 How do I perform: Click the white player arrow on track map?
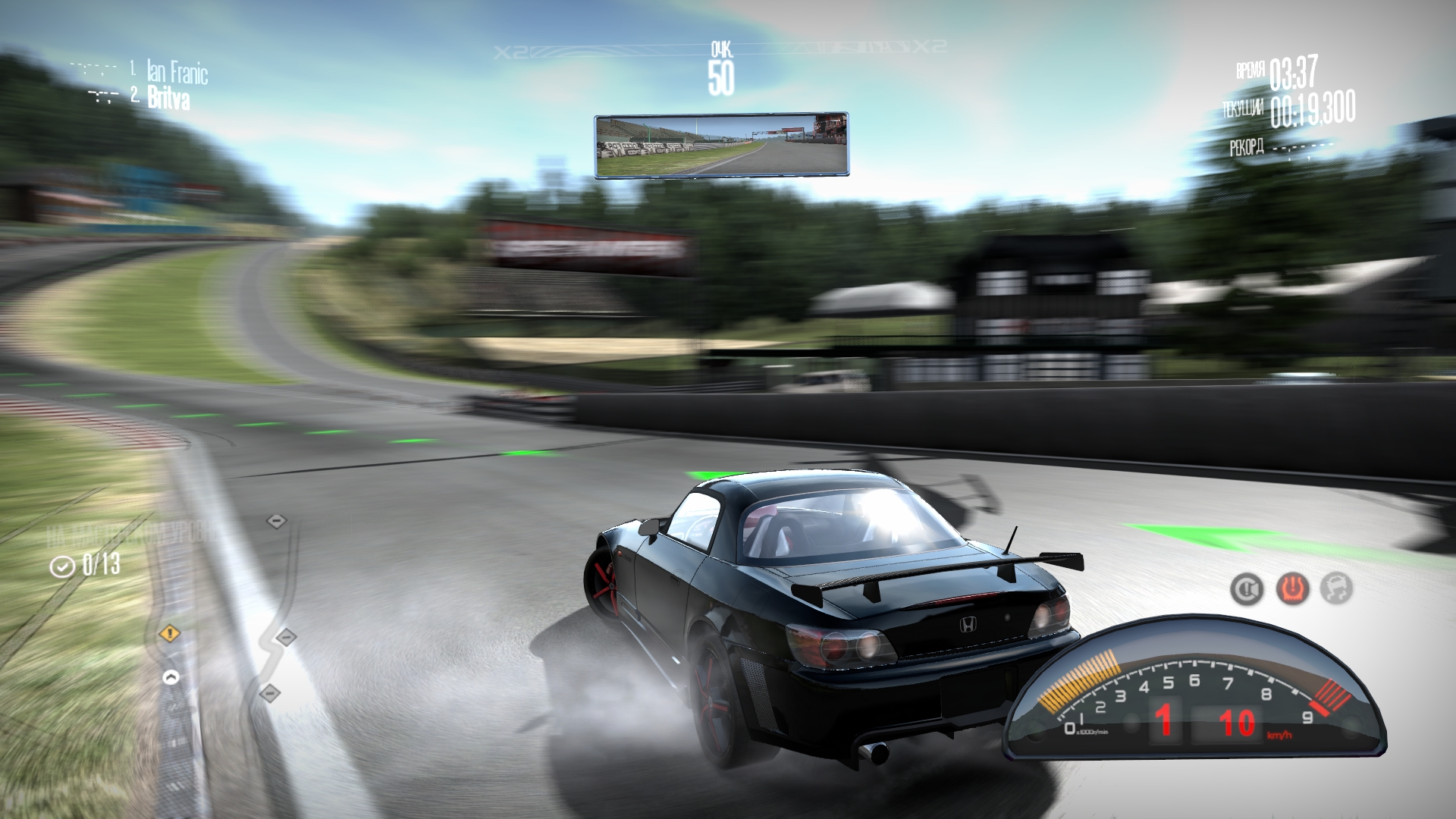click(171, 677)
